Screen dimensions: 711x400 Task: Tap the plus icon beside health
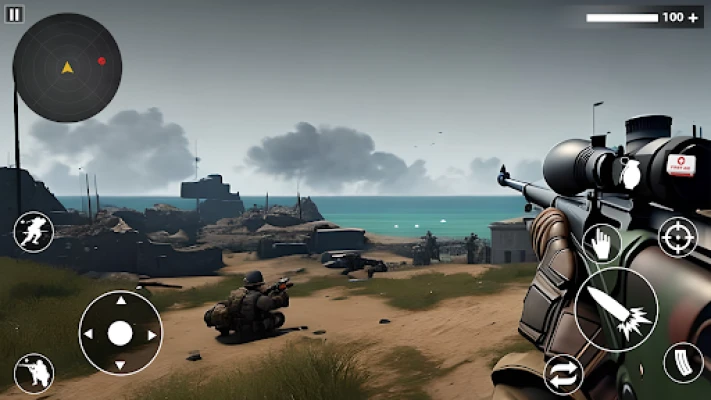(x=694, y=17)
